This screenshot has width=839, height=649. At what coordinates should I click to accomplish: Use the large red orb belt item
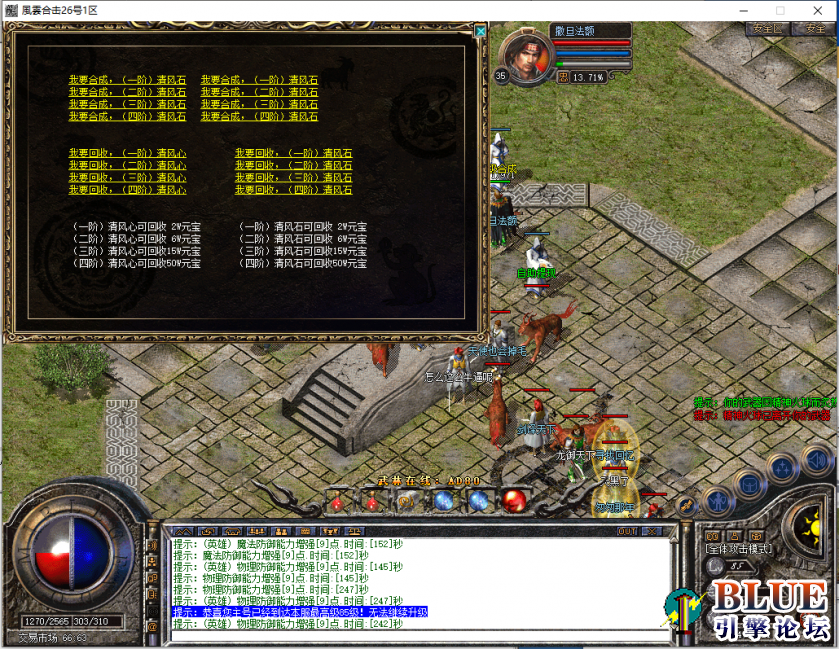coord(515,499)
